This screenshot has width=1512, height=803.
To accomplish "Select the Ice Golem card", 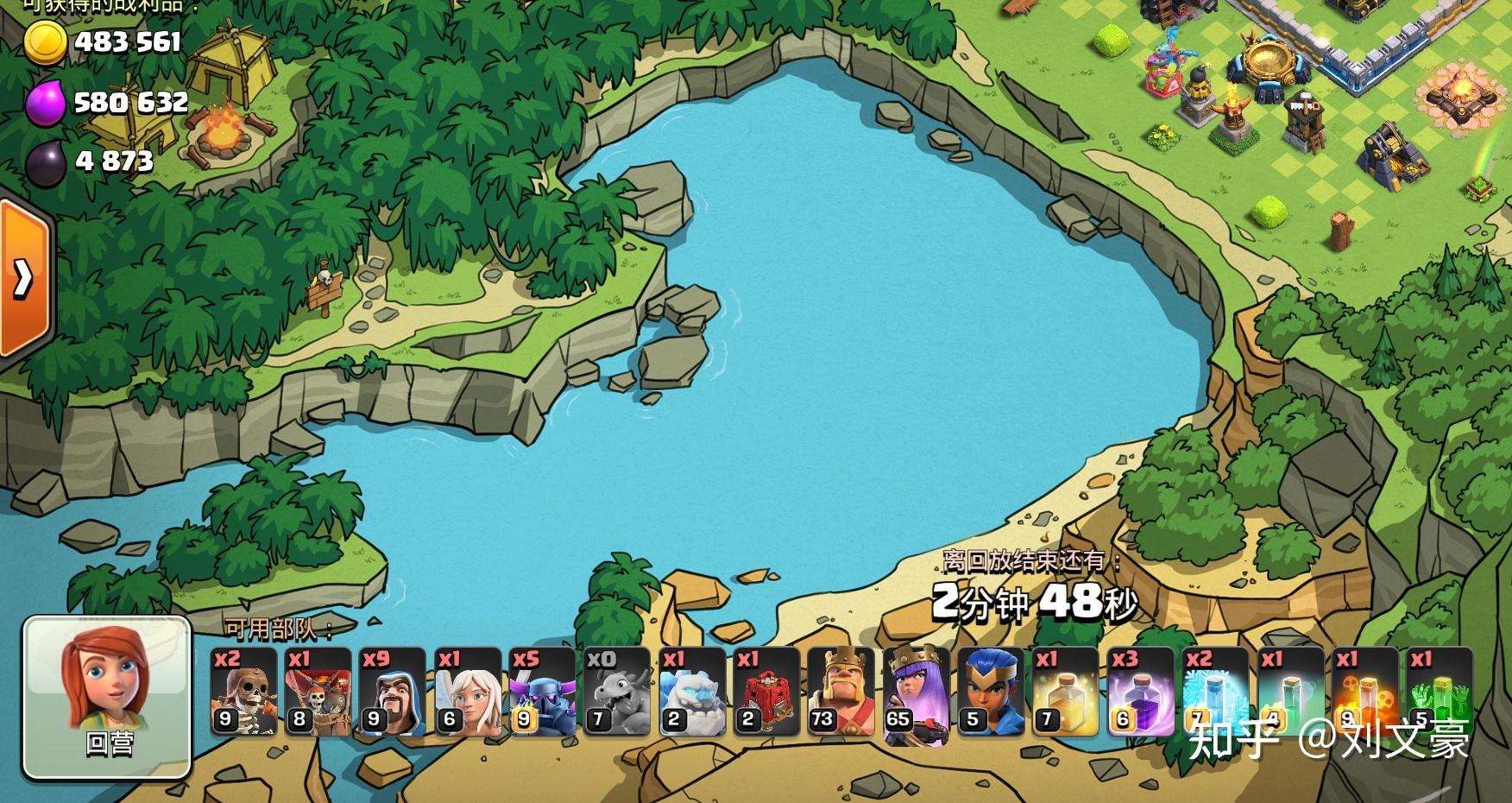I will click(x=692, y=692).
